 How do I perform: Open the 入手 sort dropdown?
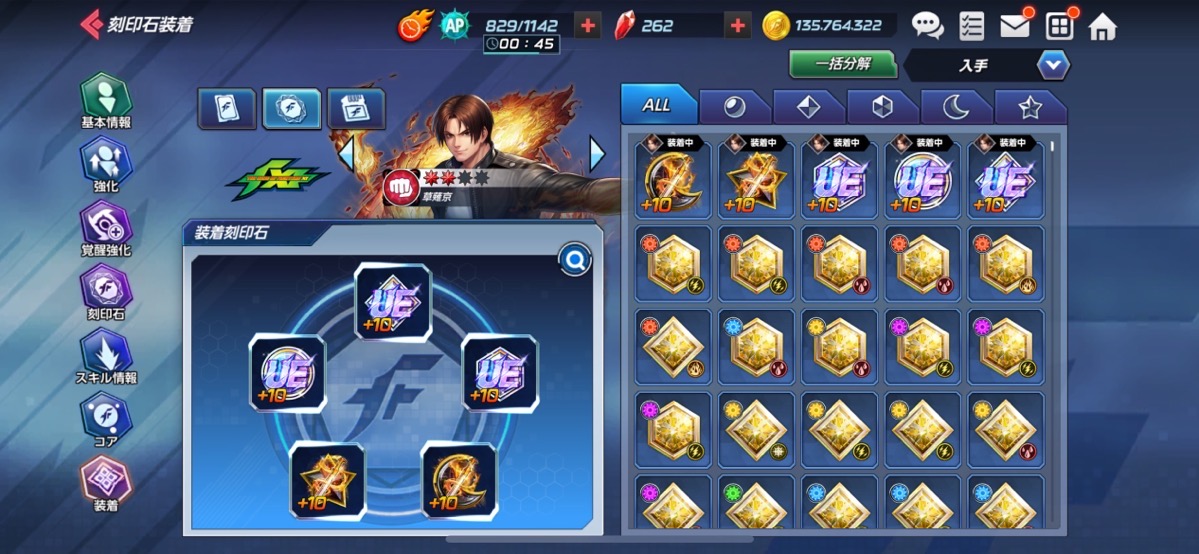click(x=1052, y=66)
